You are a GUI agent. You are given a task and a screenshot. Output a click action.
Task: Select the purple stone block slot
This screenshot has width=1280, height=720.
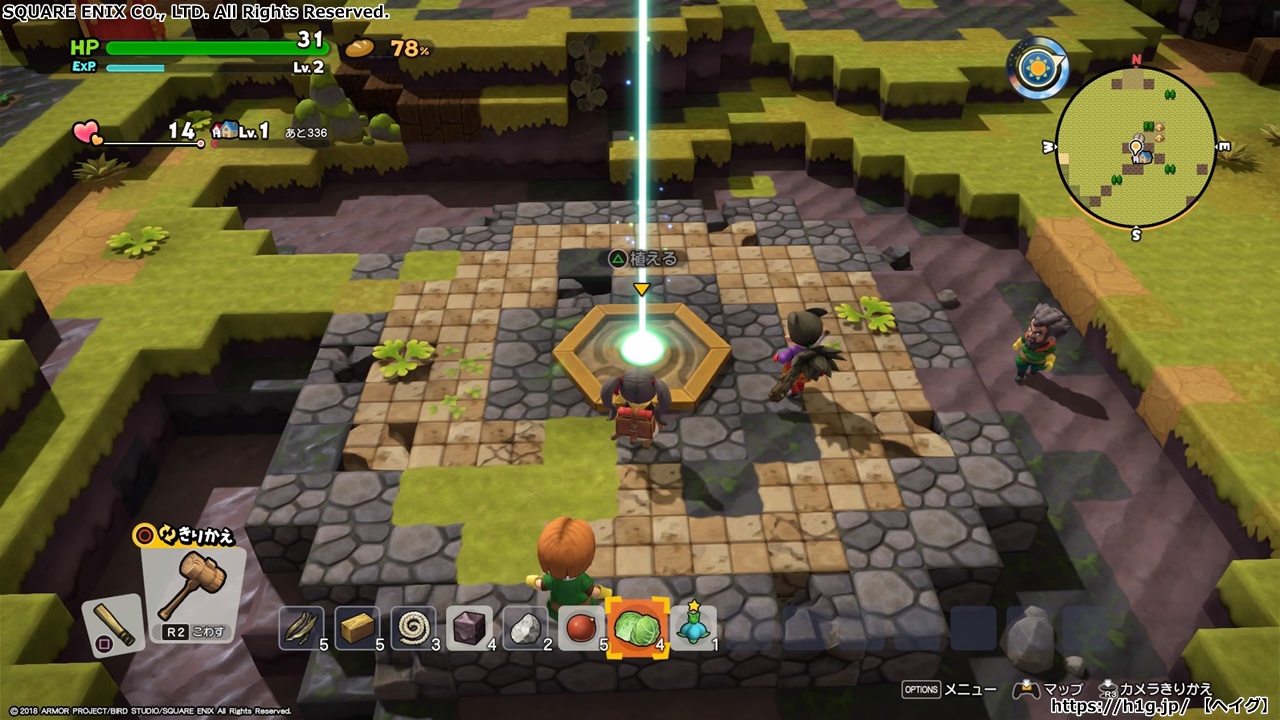[x=470, y=627]
